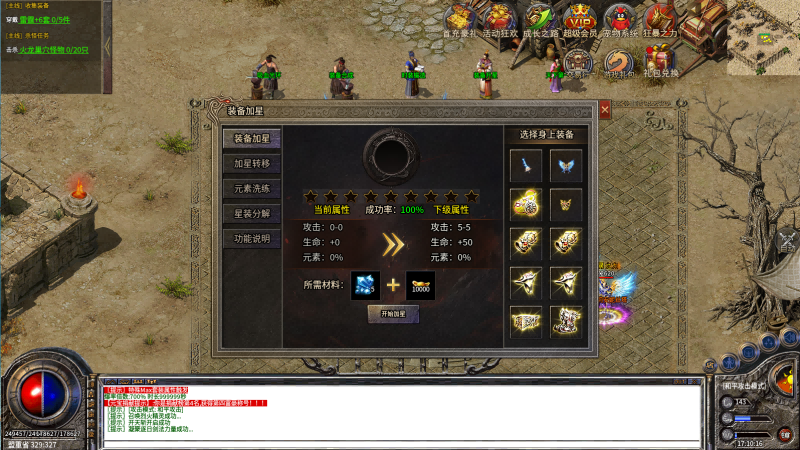Open the 首充豪礼 first-recharge gift icon
This screenshot has height=450, width=800.
tap(461, 20)
